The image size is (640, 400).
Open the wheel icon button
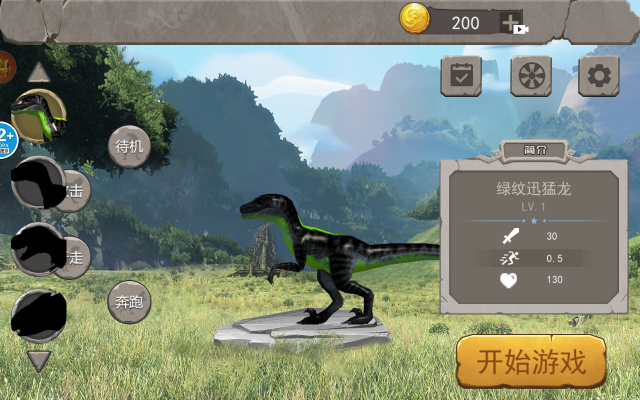point(531,76)
